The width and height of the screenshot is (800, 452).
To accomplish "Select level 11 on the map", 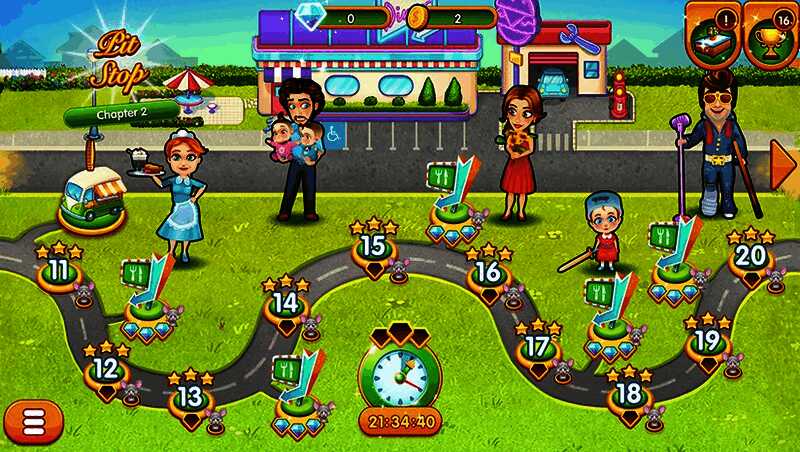I will coord(59,271).
